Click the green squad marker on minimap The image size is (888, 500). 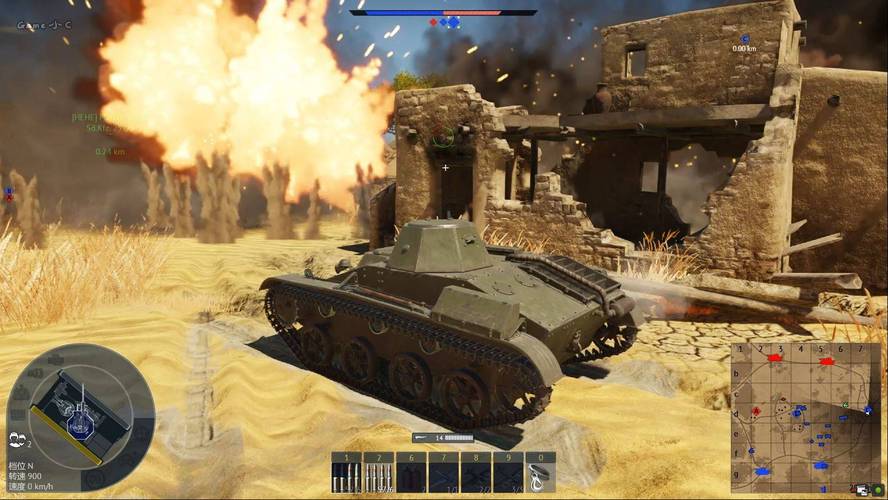tap(845, 405)
